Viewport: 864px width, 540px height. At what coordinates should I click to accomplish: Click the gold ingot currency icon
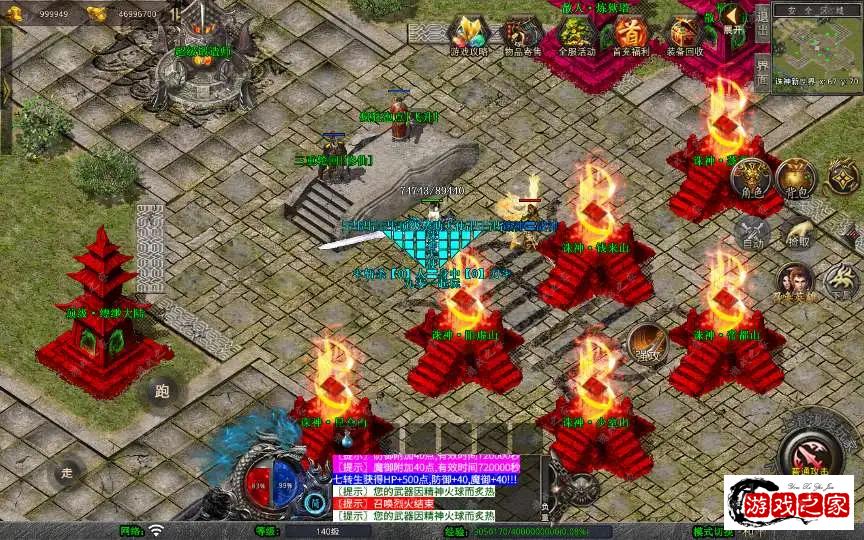pos(96,13)
